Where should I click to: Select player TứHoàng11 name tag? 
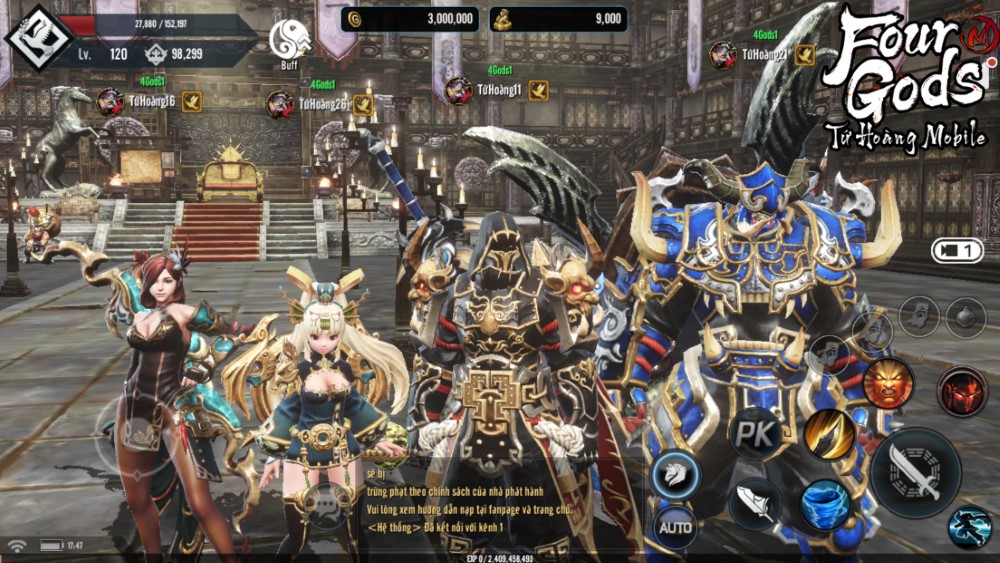[498, 90]
